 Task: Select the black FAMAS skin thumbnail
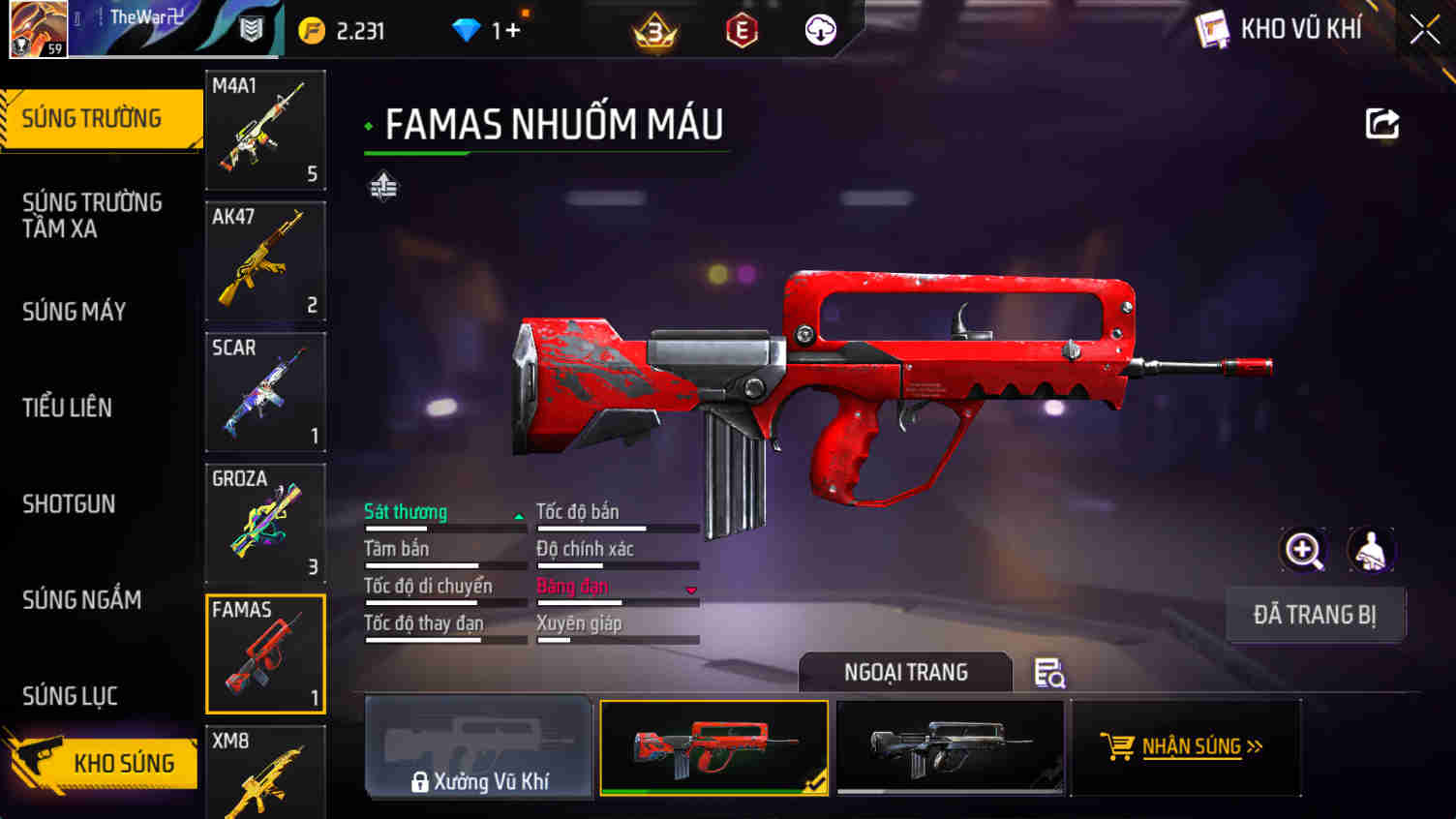[x=950, y=746]
